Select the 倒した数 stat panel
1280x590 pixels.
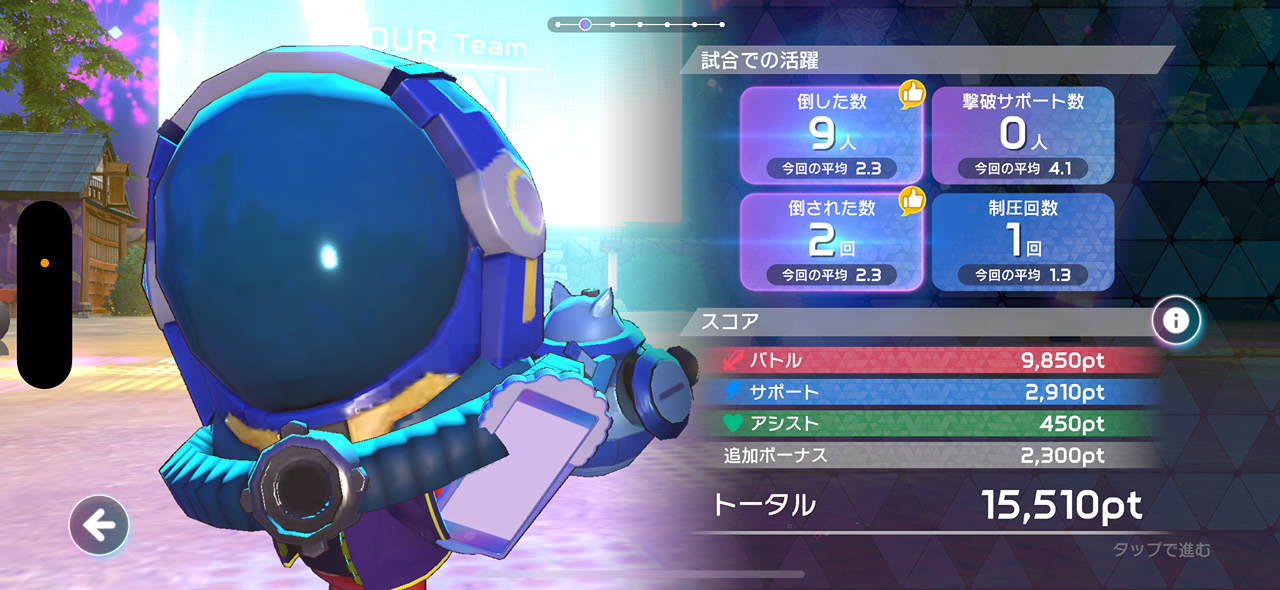tap(831, 135)
